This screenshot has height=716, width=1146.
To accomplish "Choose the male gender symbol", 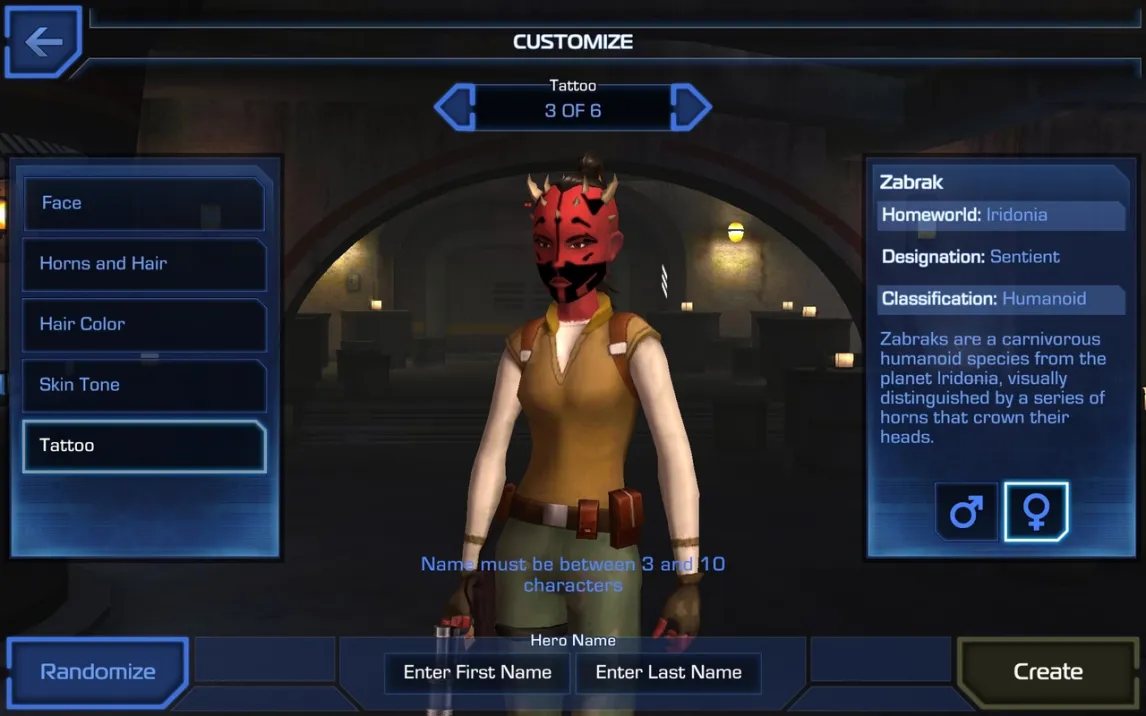I will click(966, 512).
